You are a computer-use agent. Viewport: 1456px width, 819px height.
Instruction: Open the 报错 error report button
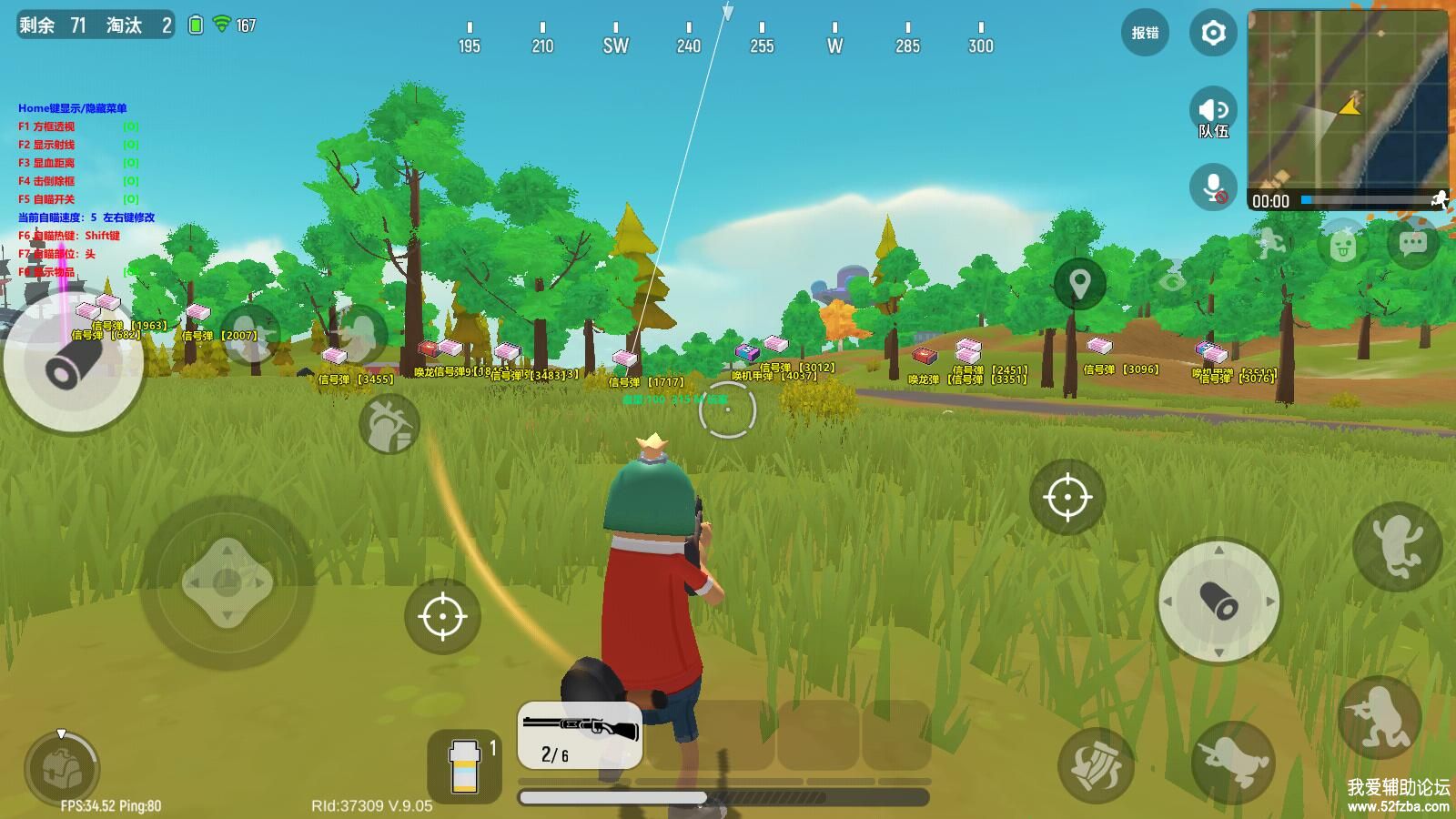[x=1145, y=34]
